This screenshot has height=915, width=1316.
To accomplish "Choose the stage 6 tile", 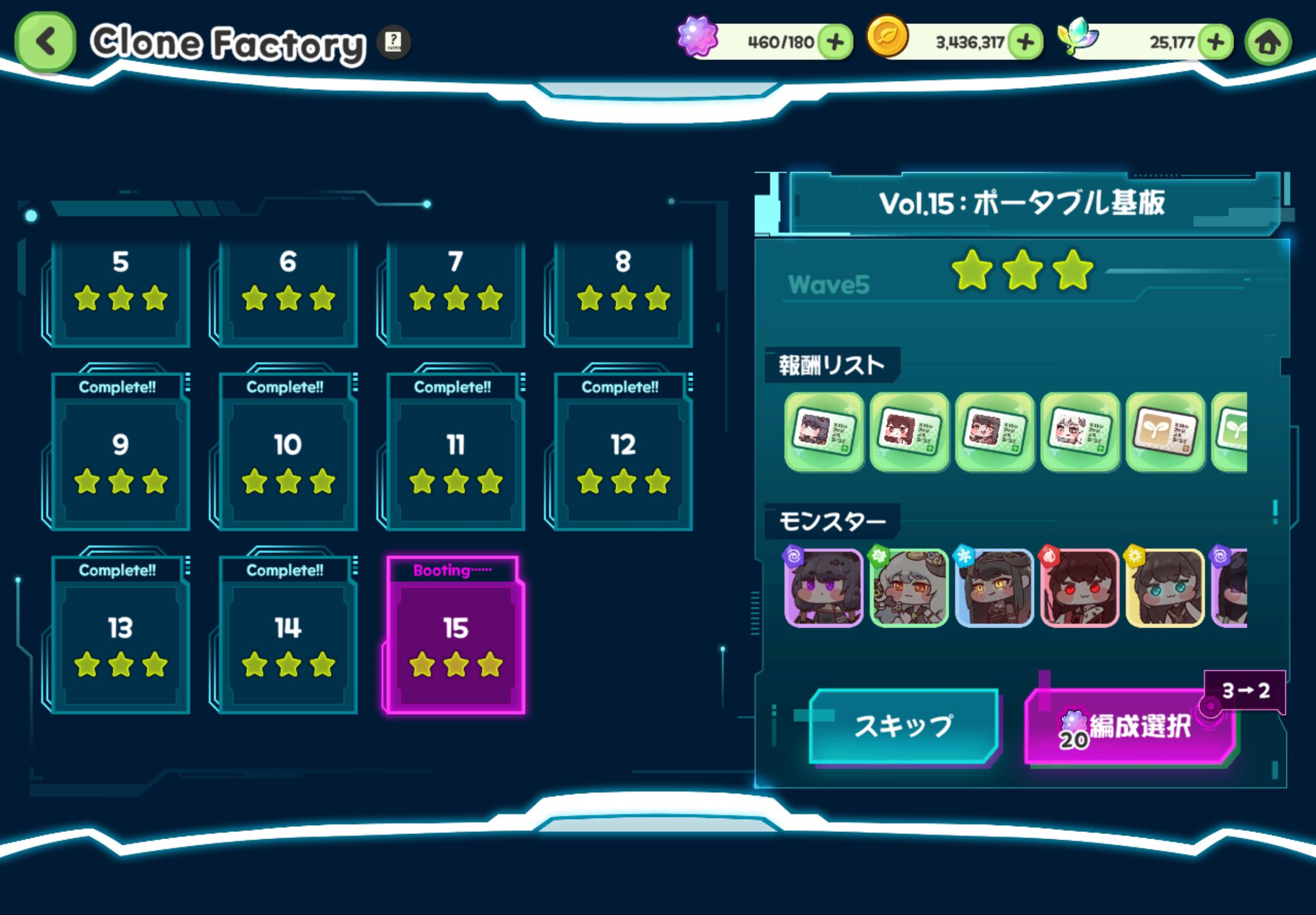I will pyautogui.click(x=288, y=292).
